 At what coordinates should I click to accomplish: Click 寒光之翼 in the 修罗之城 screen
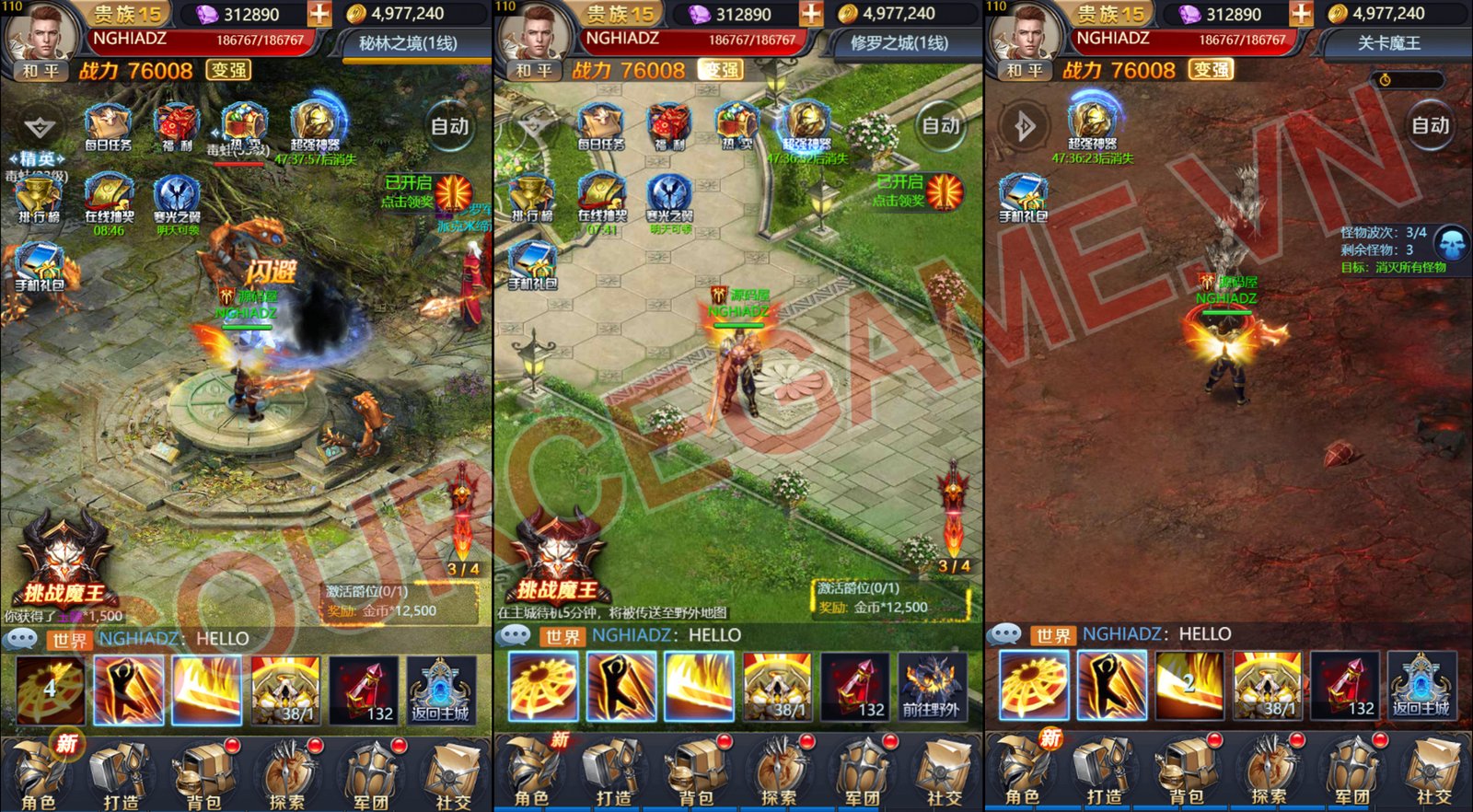tap(669, 199)
